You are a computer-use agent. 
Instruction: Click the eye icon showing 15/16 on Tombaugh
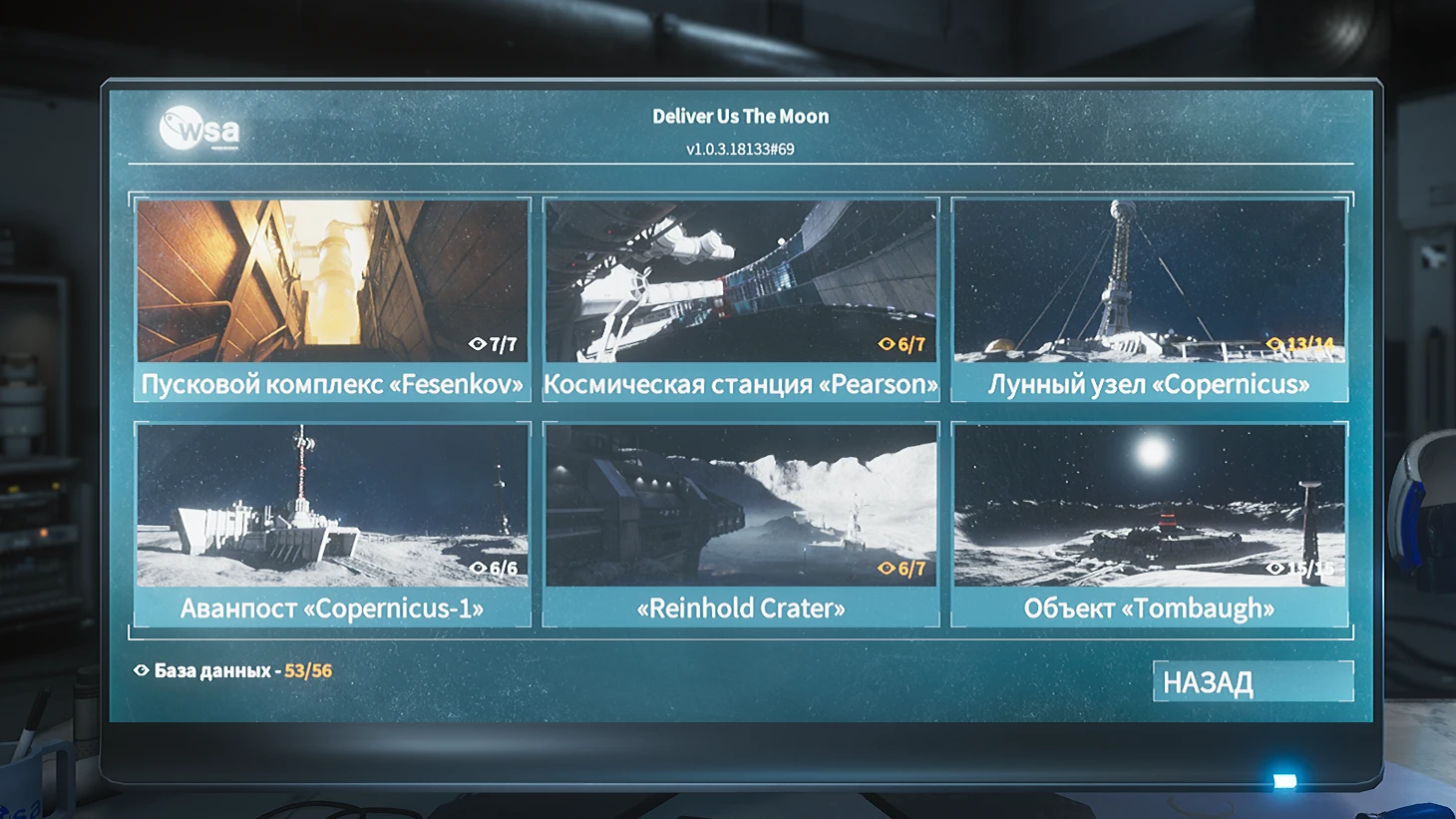click(x=1275, y=569)
